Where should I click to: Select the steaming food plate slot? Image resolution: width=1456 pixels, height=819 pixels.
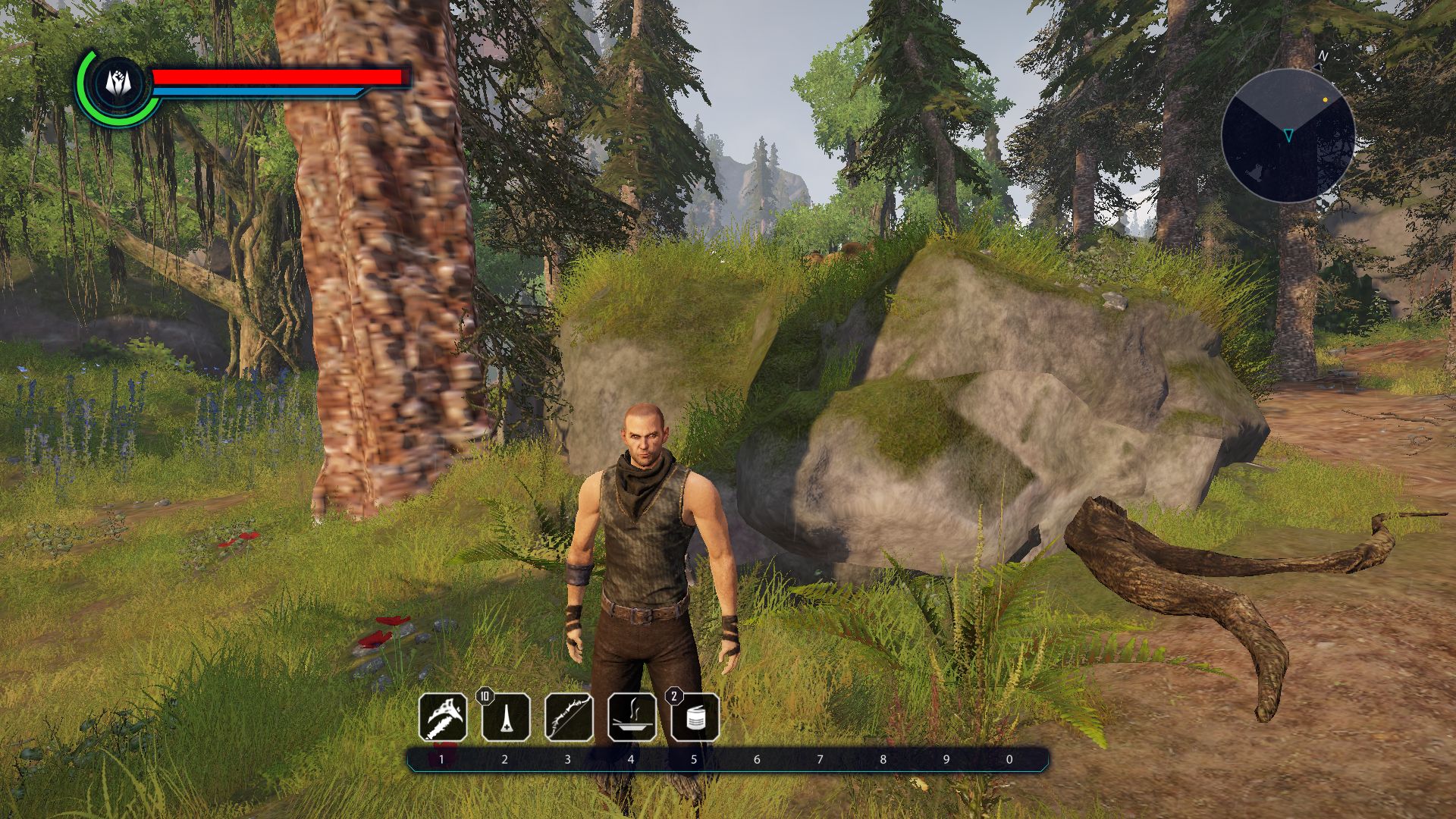632,717
